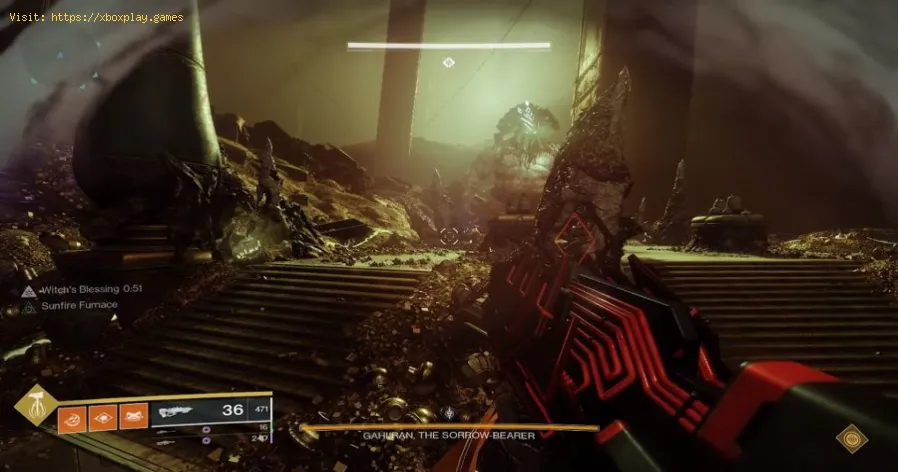Inspect the Witch's Blessing buff icon

[x=27, y=290]
